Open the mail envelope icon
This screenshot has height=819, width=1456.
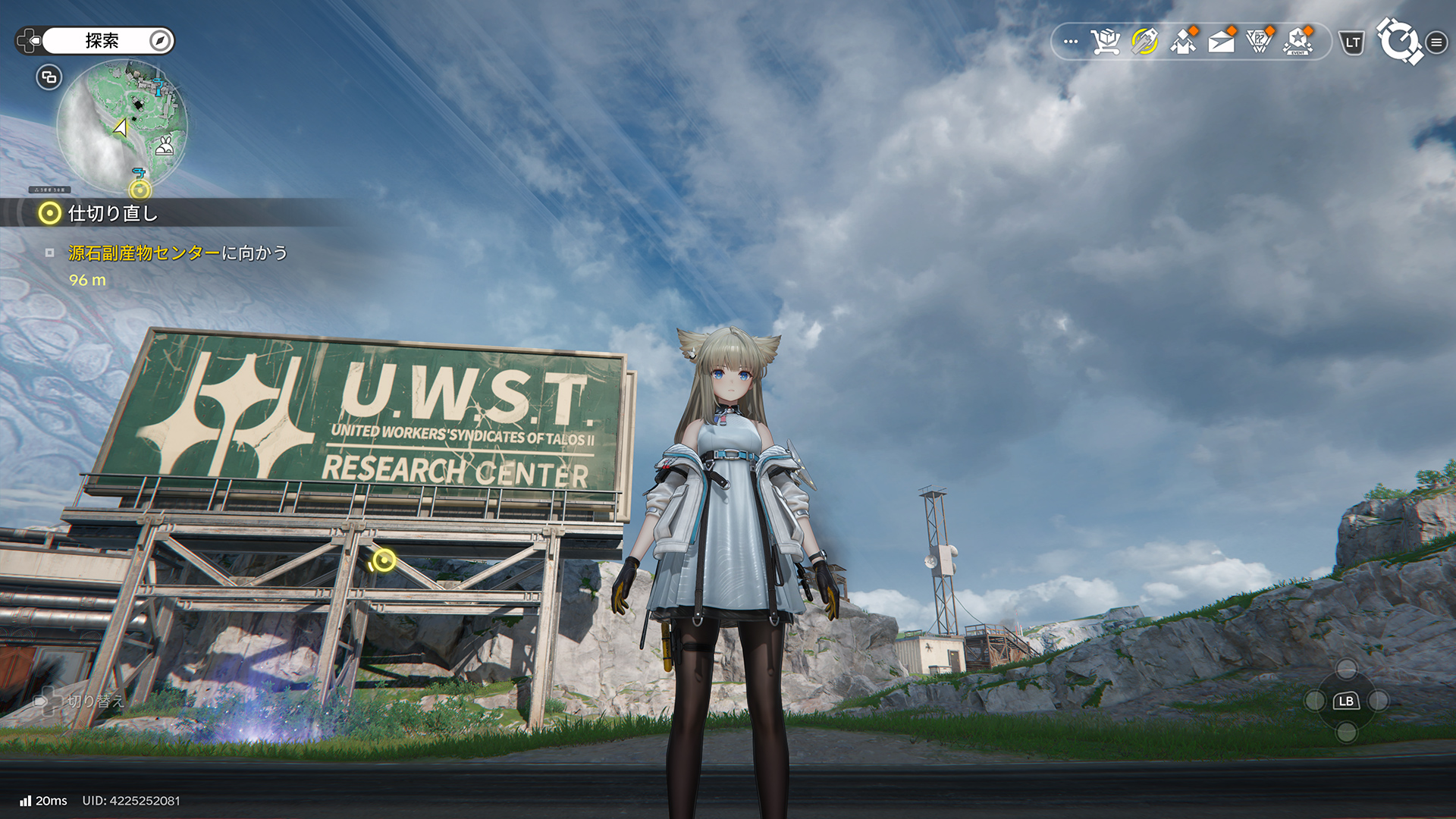[1221, 42]
